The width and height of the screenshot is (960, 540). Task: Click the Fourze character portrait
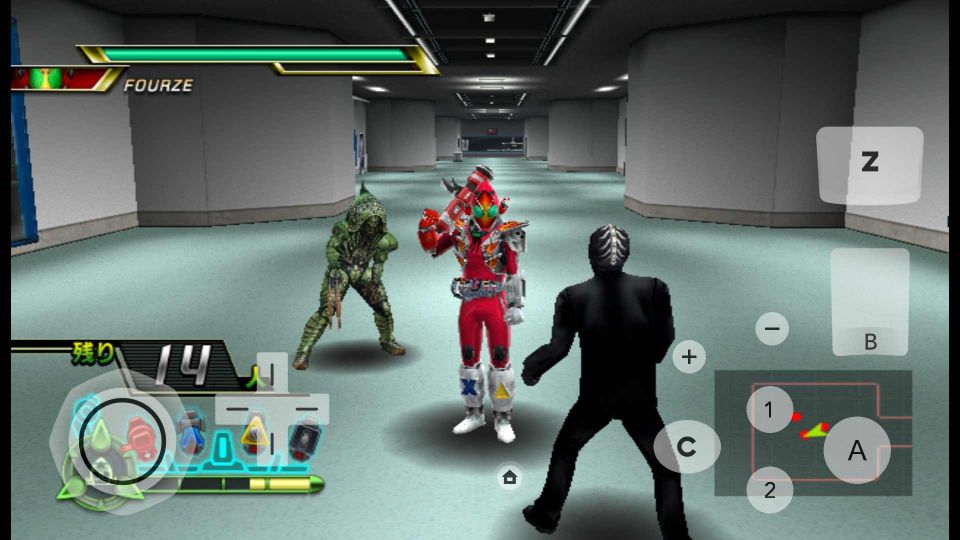[x=46, y=79]
